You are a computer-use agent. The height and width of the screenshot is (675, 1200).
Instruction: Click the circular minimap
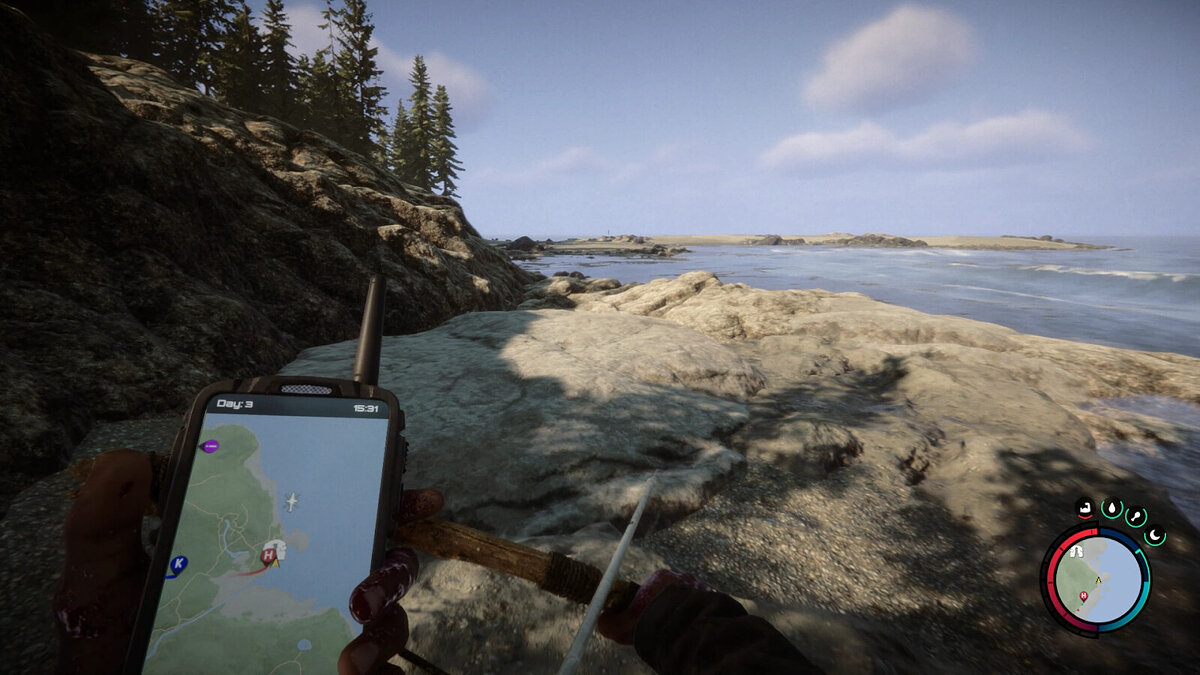tap(1096, 580)
